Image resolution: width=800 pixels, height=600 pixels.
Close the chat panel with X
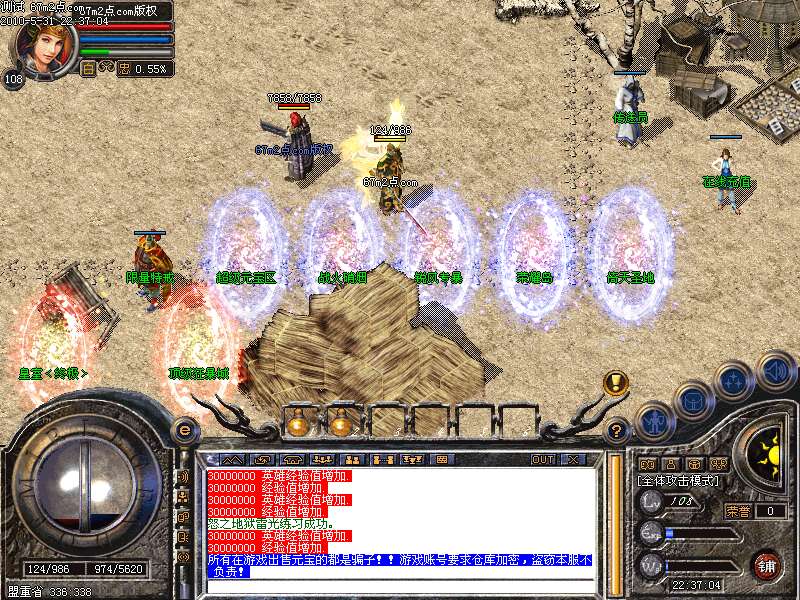(x=573, y=459)
